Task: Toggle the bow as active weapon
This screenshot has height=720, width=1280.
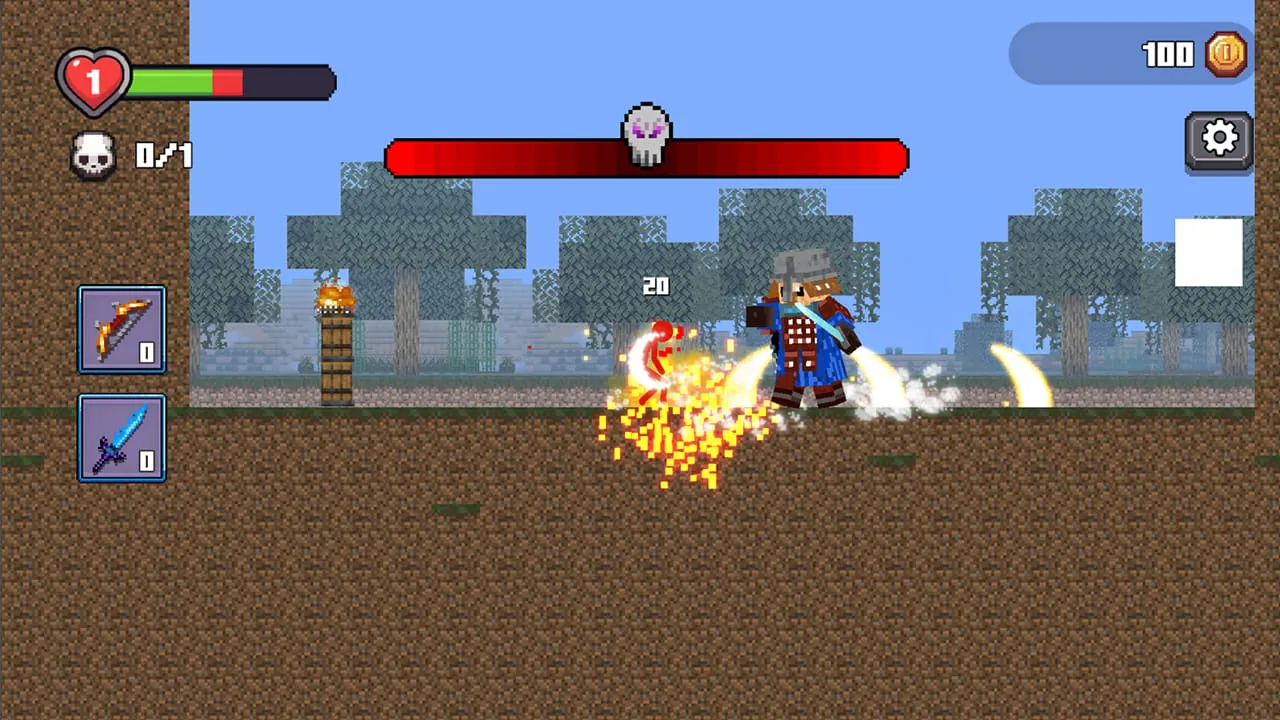Action: 121,329
